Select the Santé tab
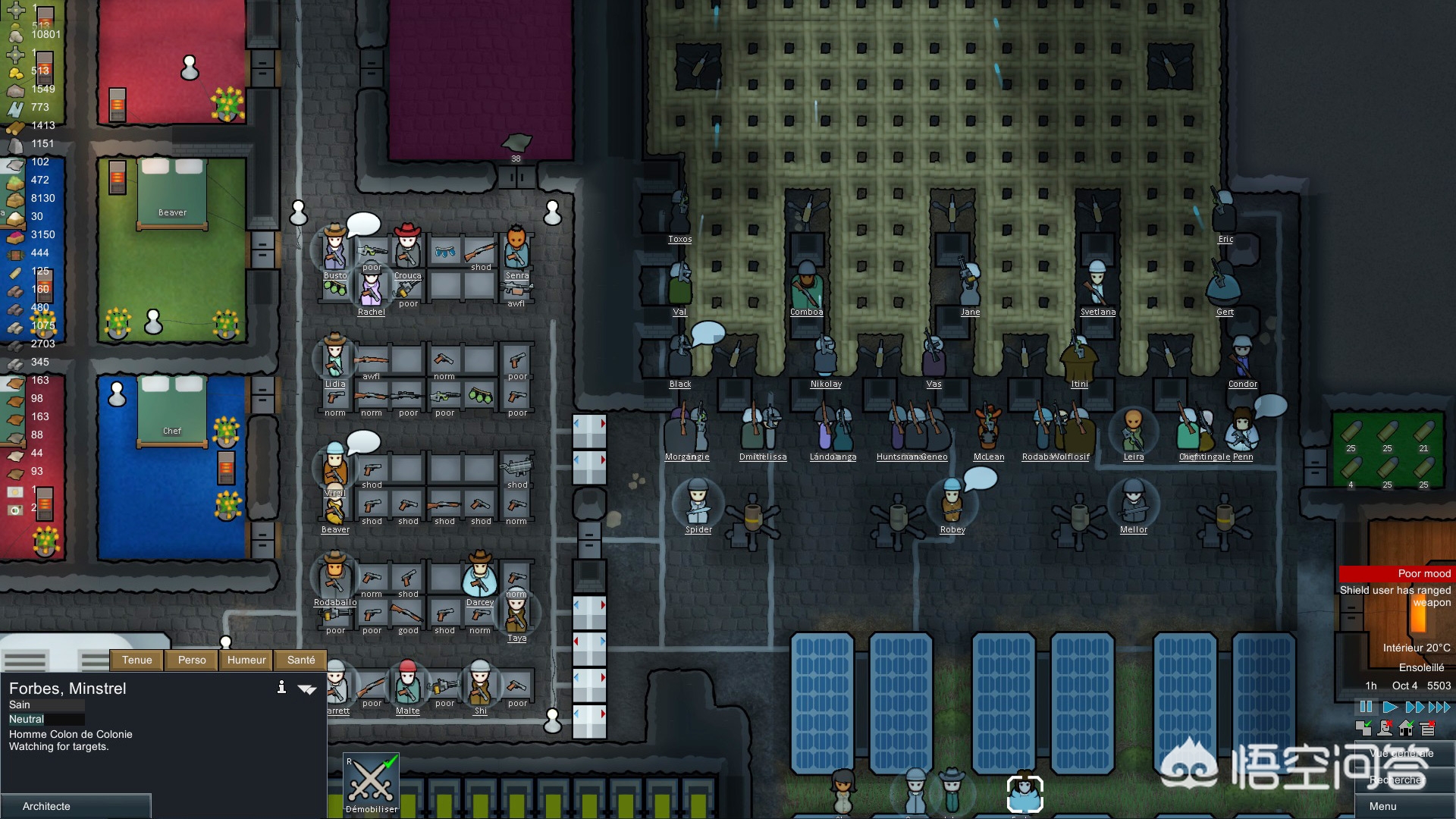 coord(301,660)
